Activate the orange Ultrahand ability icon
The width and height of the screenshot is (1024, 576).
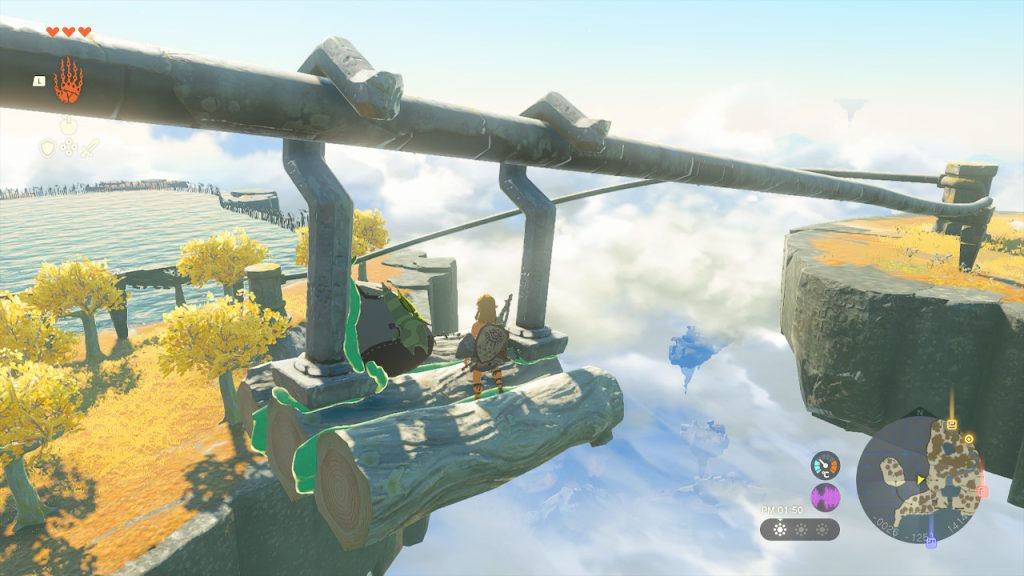coord(68,79)
